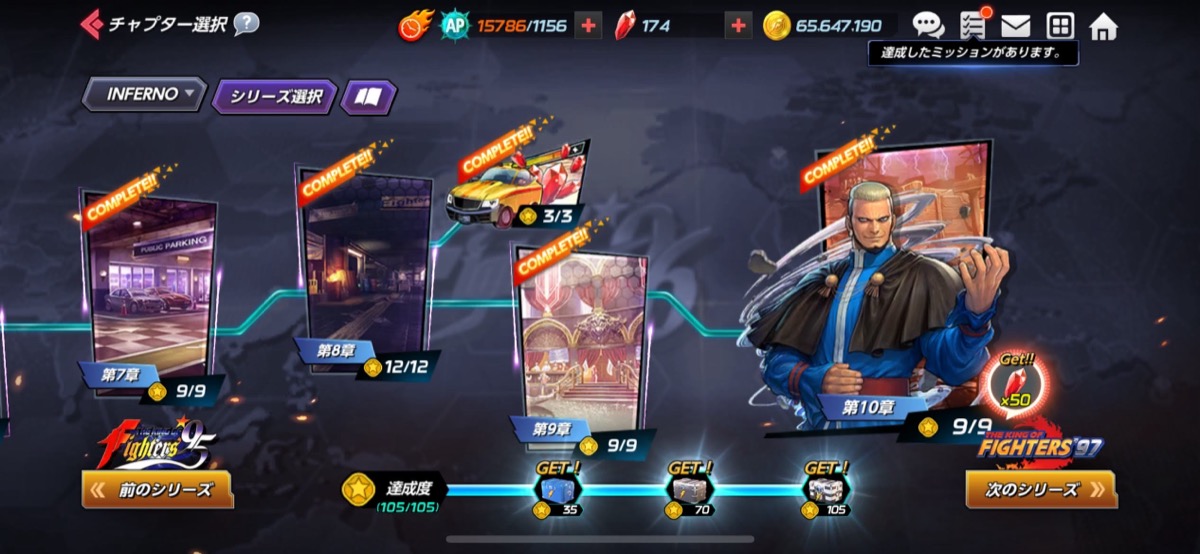
Task: Open the purple book icon button
Action: click(x=369, y=97)
